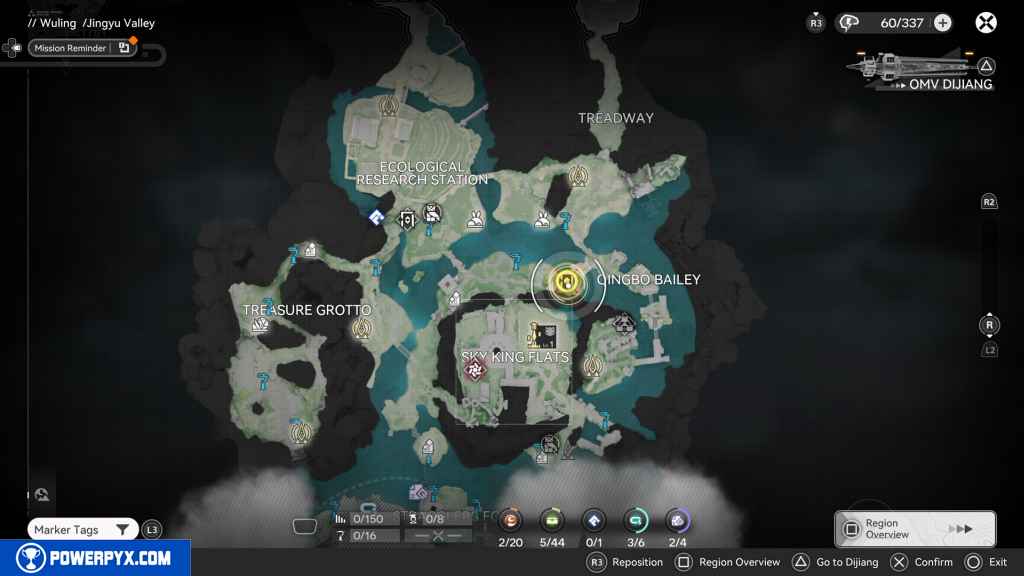Select the teal counter showing 3/6
The image size is (1024, 576).
pyautogui.click(x=635, y=520)
